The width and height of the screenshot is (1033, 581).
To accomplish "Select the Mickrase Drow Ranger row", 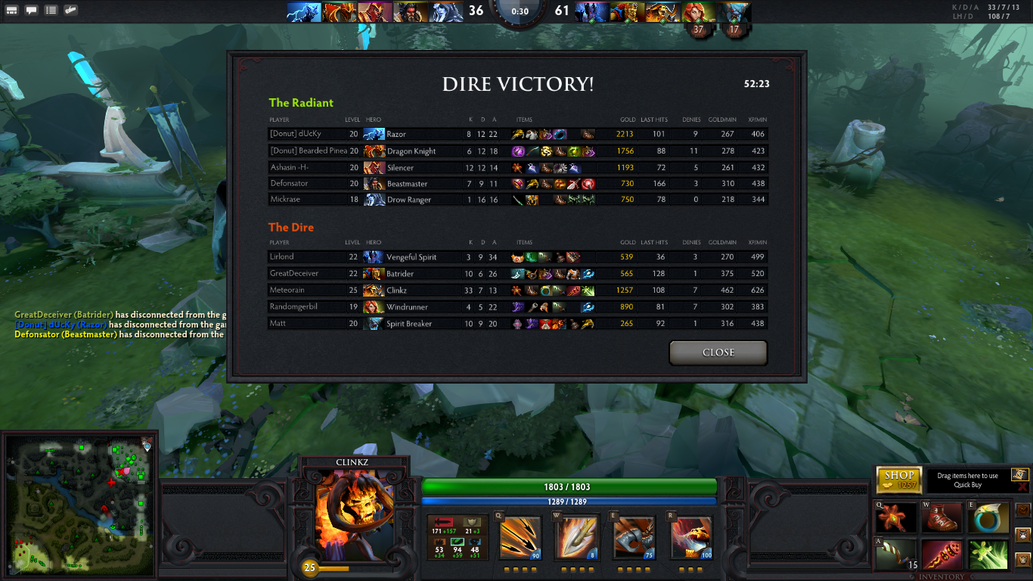I will (x=518, y=200).
